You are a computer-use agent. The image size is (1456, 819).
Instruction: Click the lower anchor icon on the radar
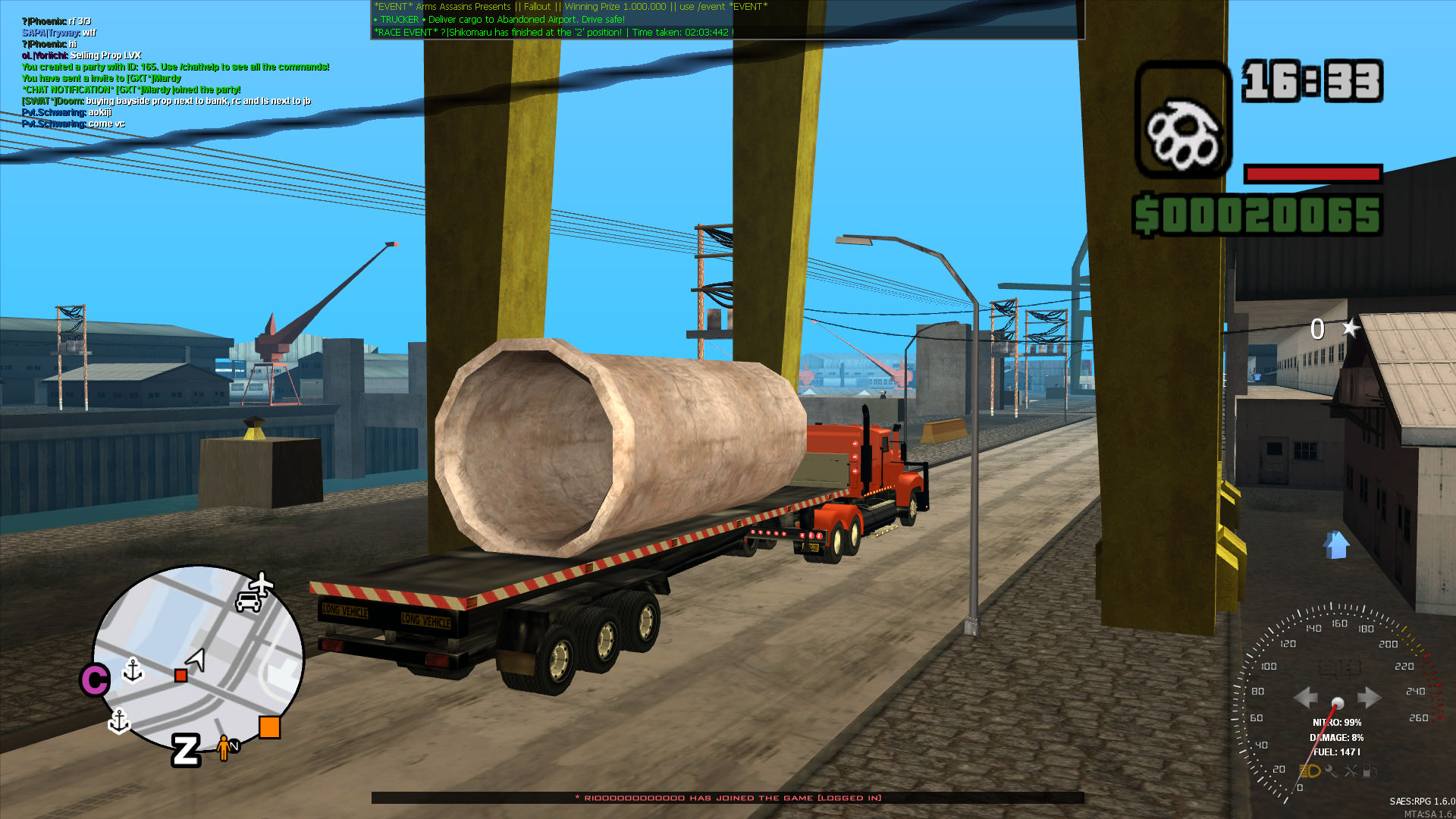click(119, 722)
